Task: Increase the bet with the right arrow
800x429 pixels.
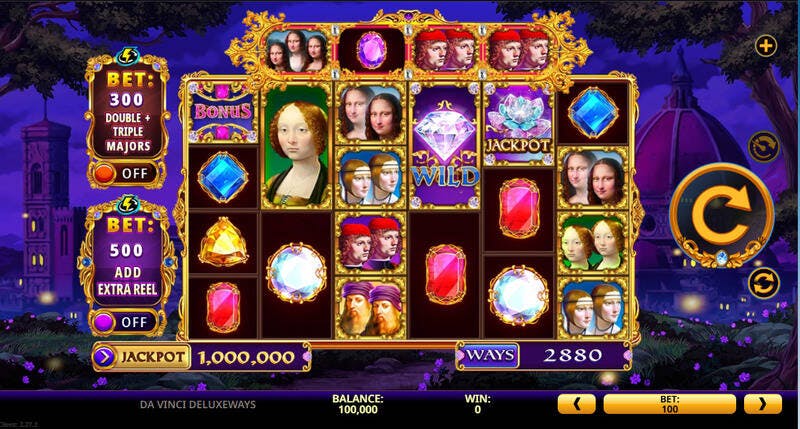Action: pos(762,404)
